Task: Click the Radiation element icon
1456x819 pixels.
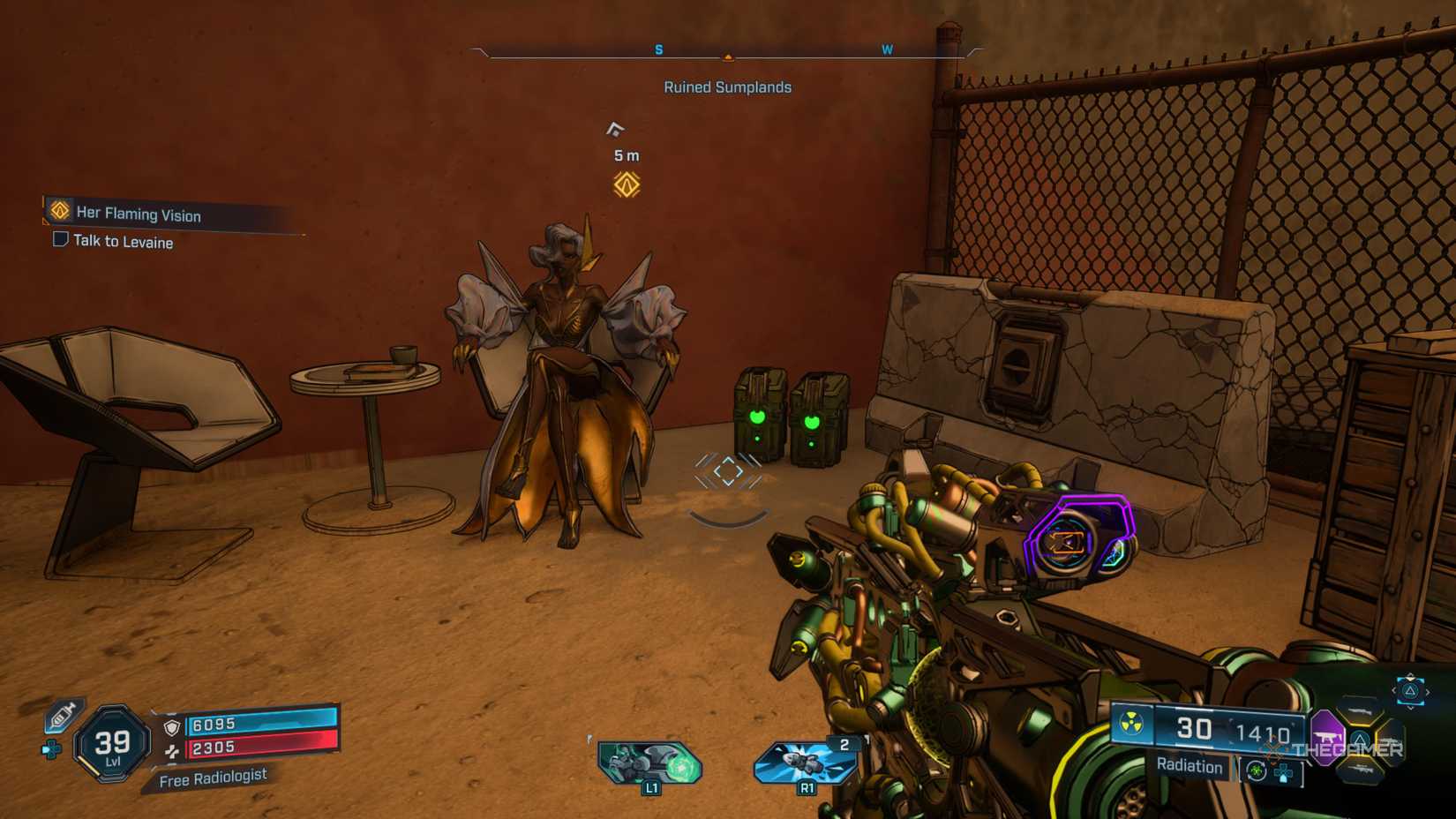Action: pos(1131,725)
